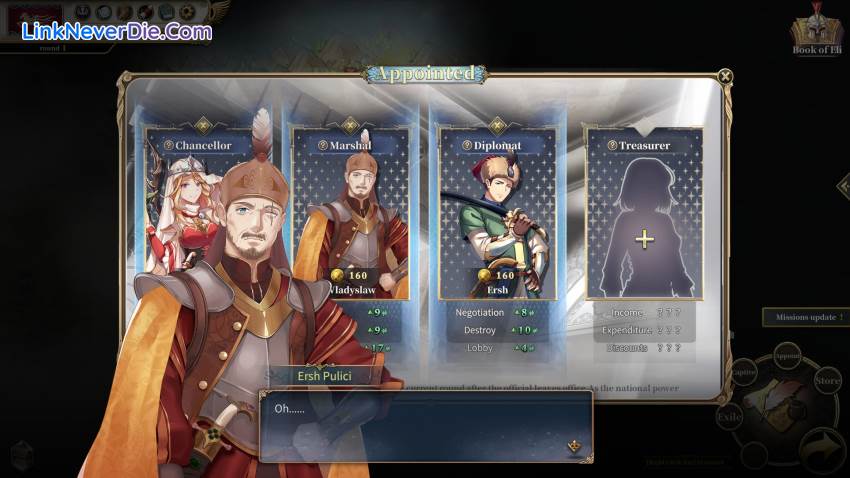Open the Book of Eli
The image size is (850, 478).
click(x=818, y=35)
